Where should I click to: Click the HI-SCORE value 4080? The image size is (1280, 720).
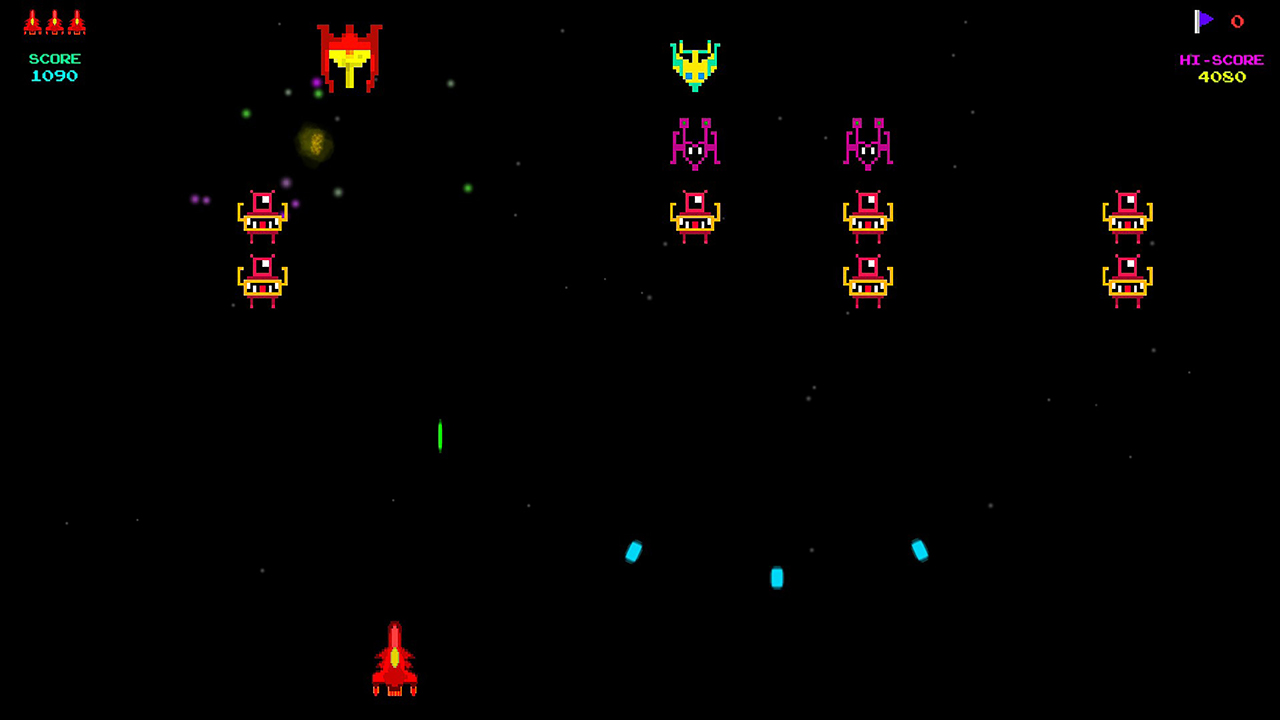[x=1221, y=76]
